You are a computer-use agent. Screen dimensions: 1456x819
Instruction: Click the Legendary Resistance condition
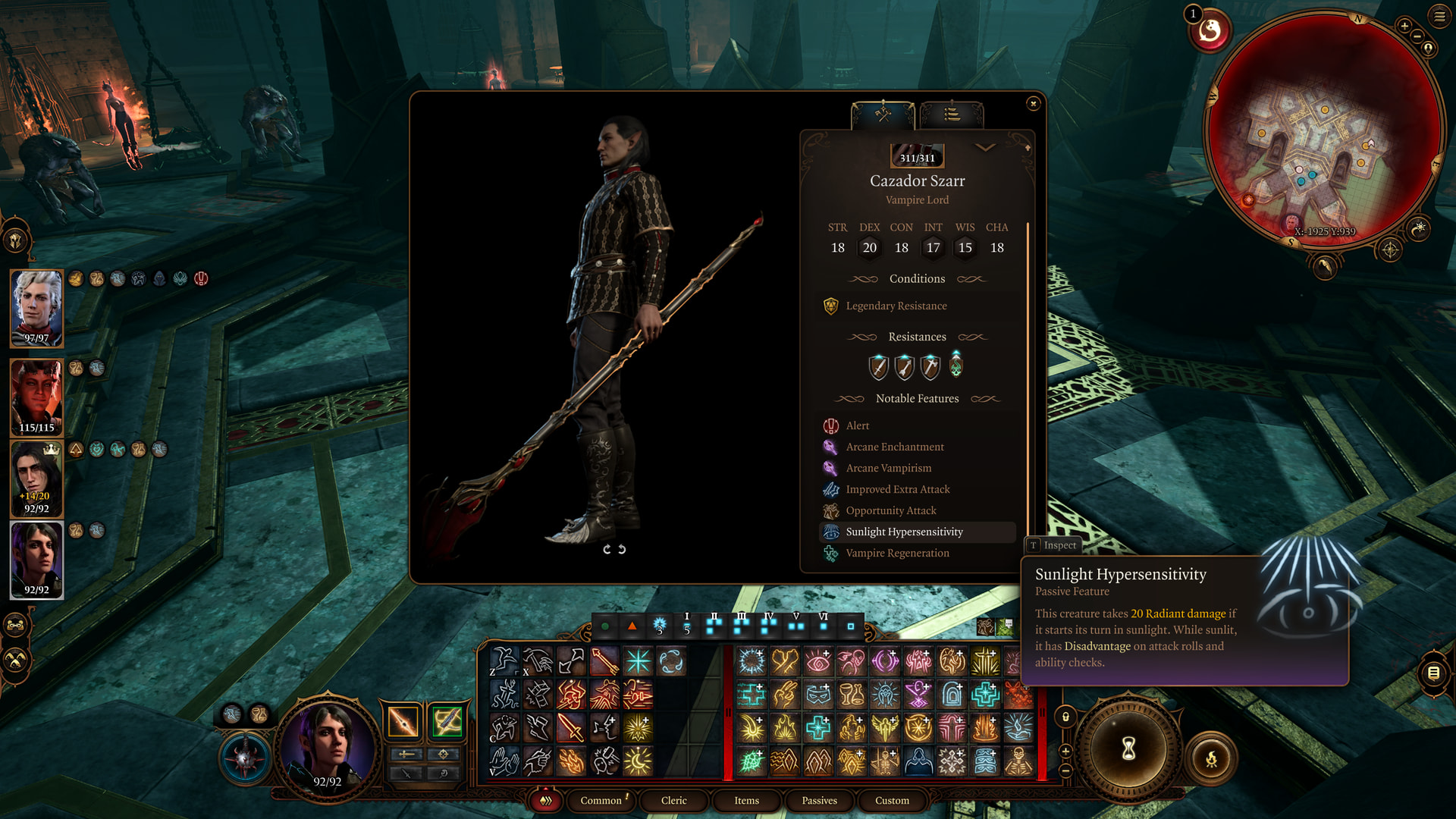[896, 306]
